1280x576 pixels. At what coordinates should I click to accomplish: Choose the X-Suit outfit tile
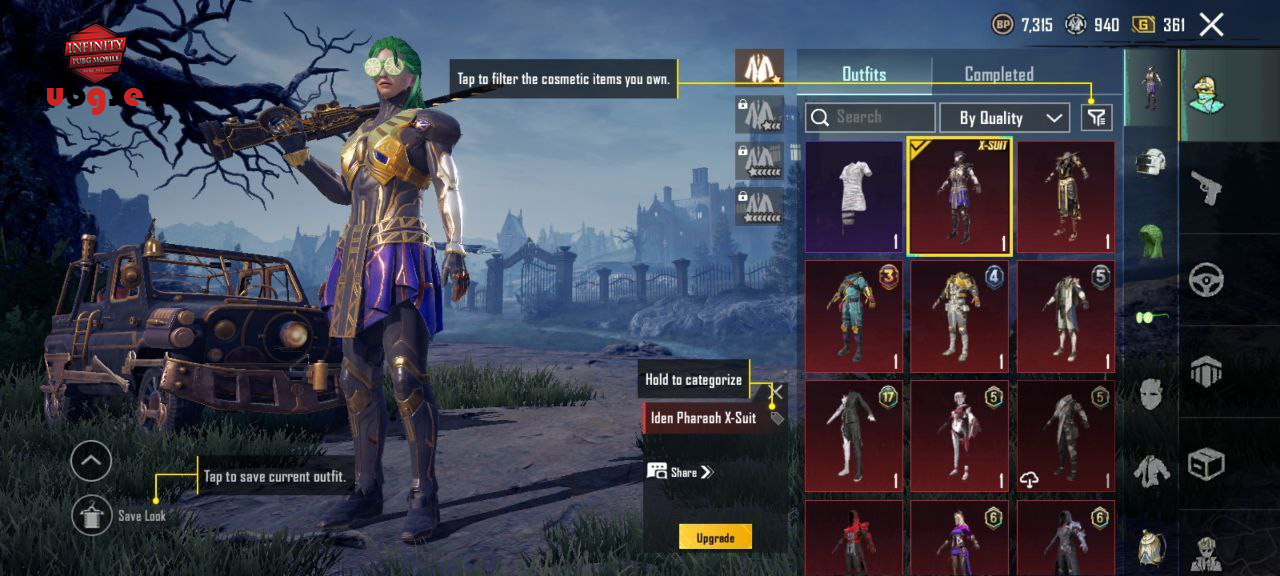[x=959, y=197]
